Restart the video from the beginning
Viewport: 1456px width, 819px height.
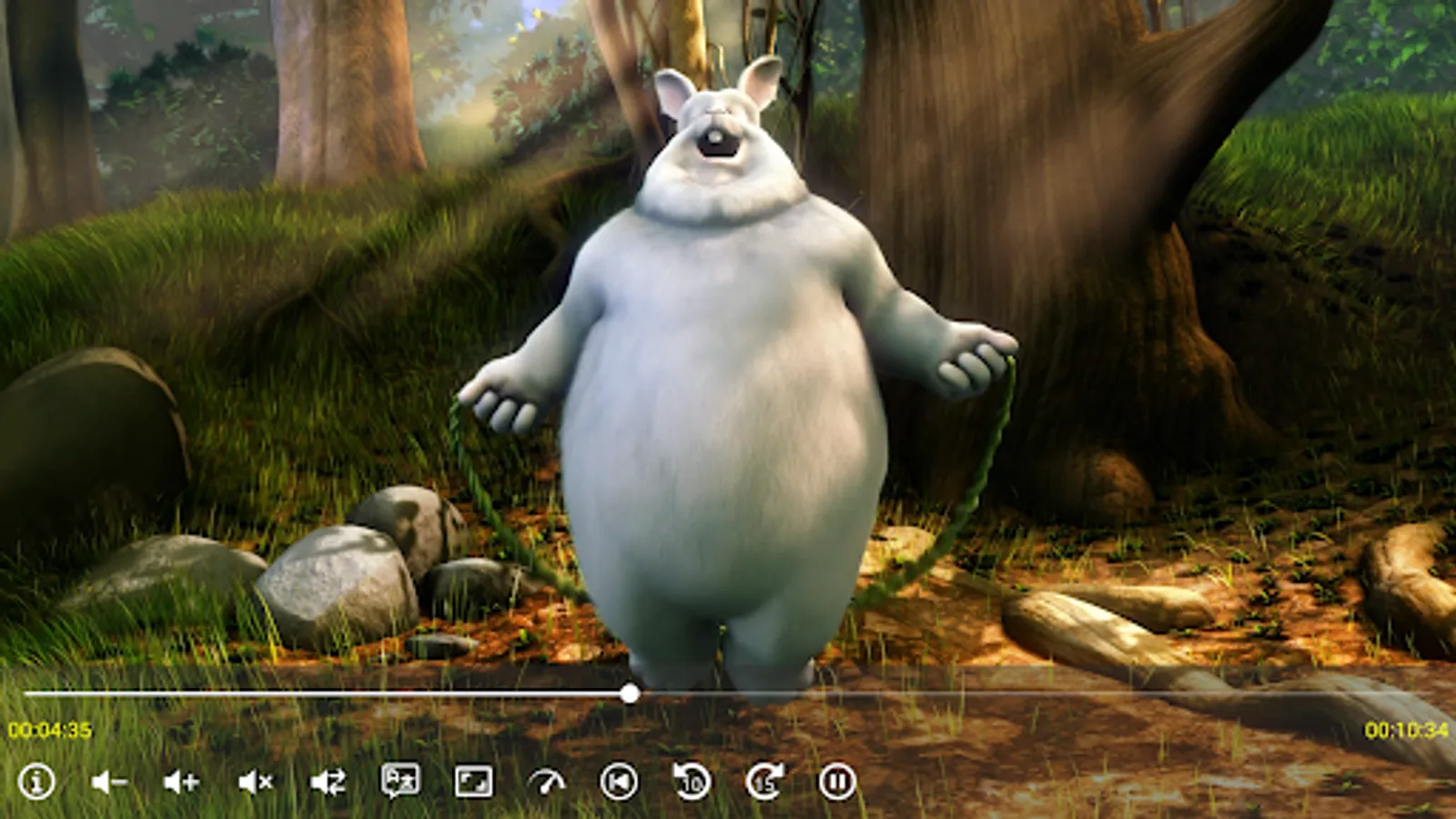point(619,781)
